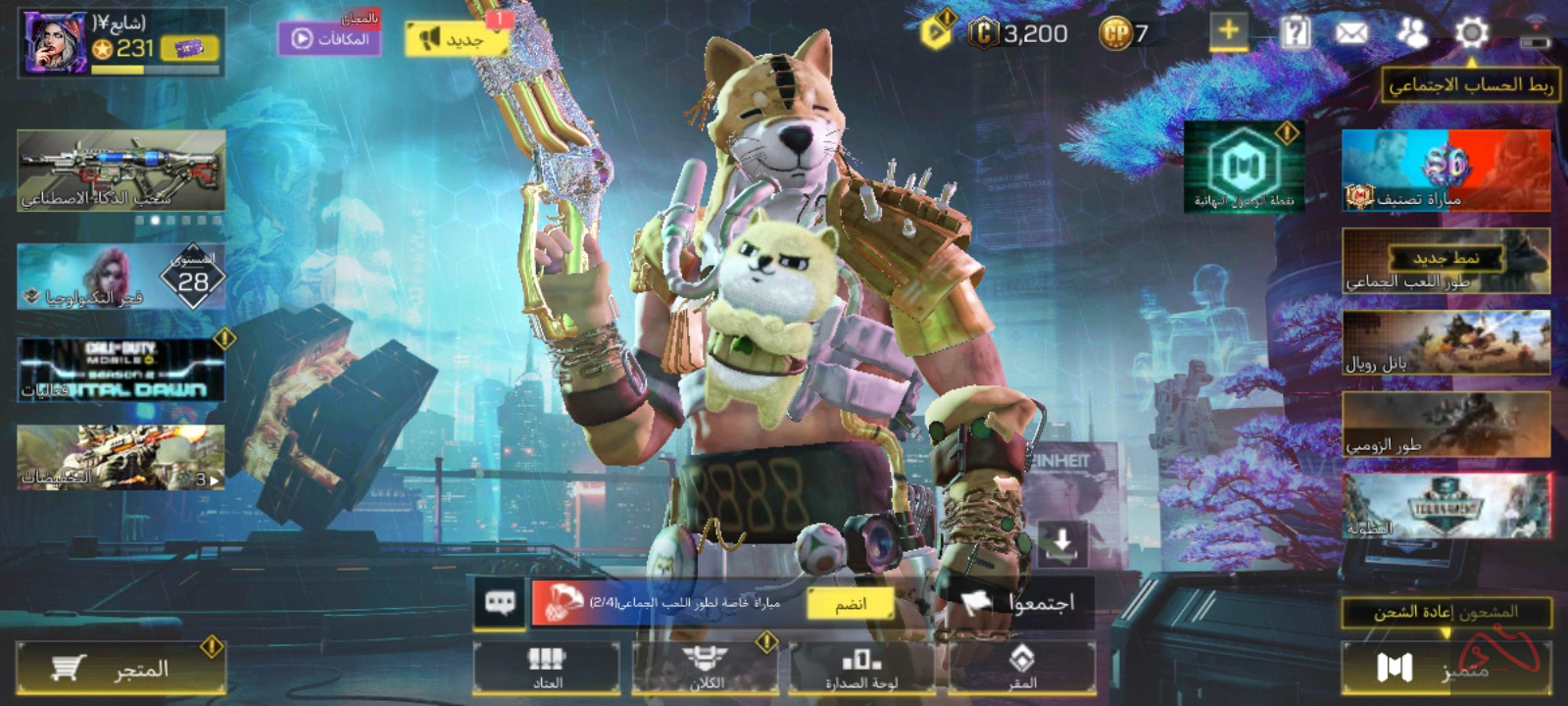Open the mail envelope inbox
Viewport: 1568px width, 706px height.
point(1351,33)
